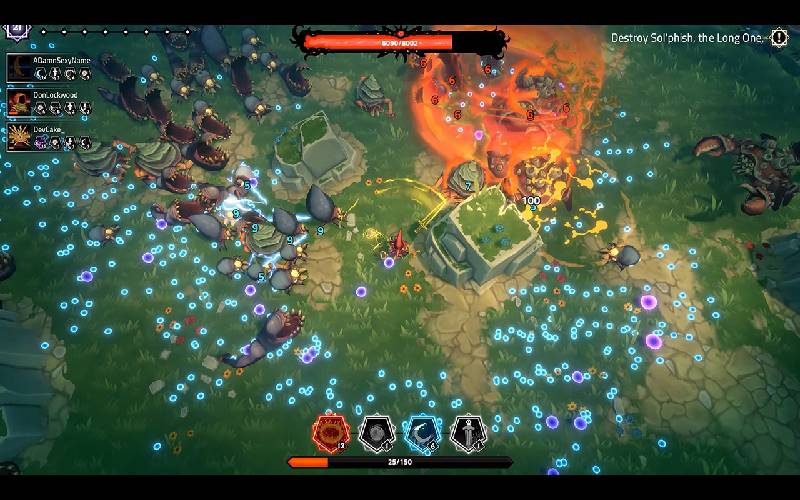Image resolution: width=800 pixels, height=500 pixels.
Task: Click the player level badge
Action: click(16, 29)
